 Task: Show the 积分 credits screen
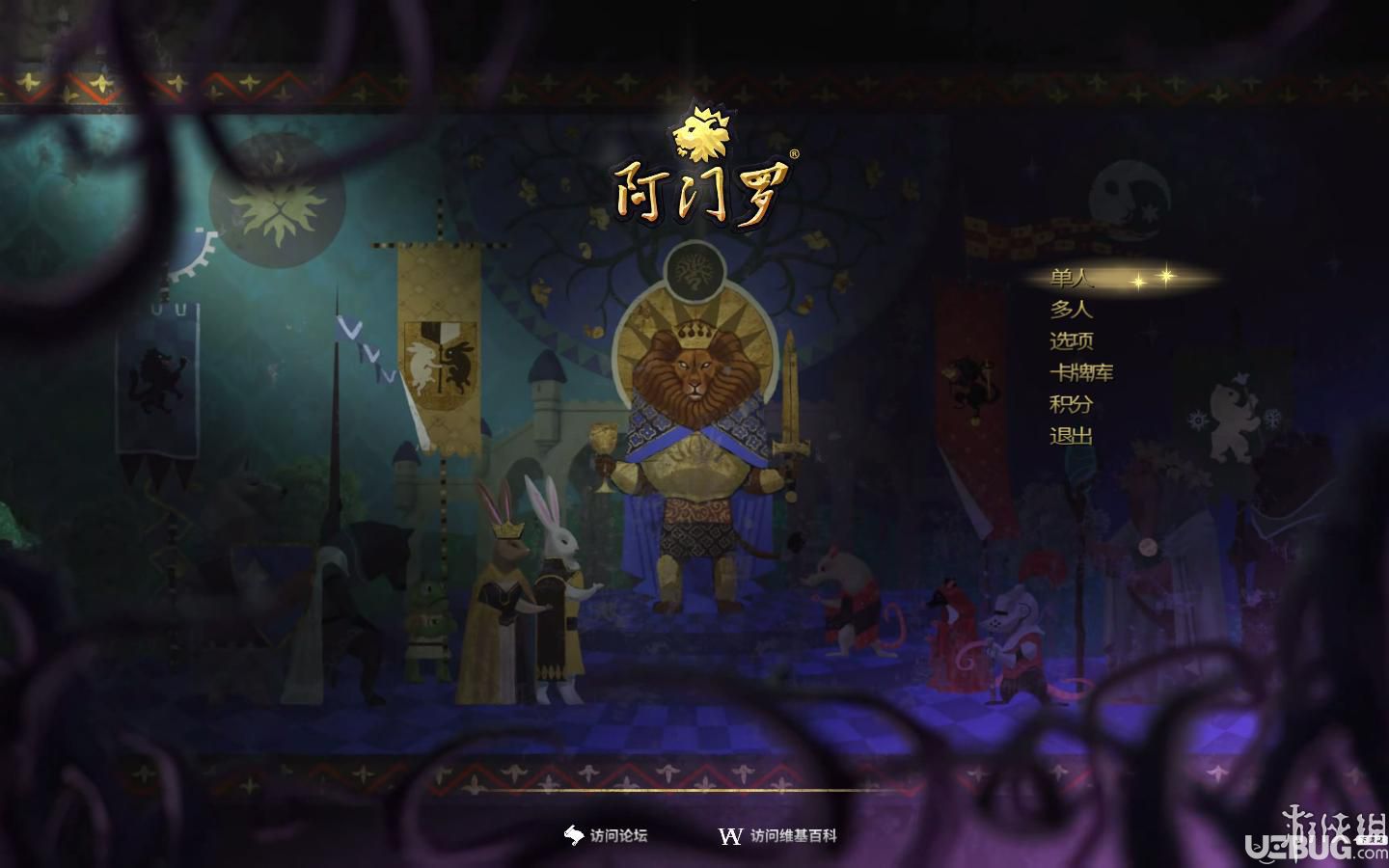pyautogui.click(x=1071, y=404)
